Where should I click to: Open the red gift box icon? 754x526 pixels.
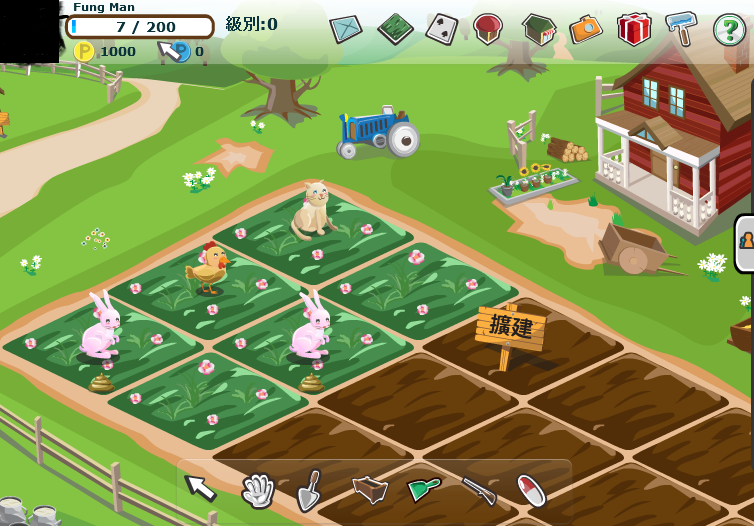633,28
